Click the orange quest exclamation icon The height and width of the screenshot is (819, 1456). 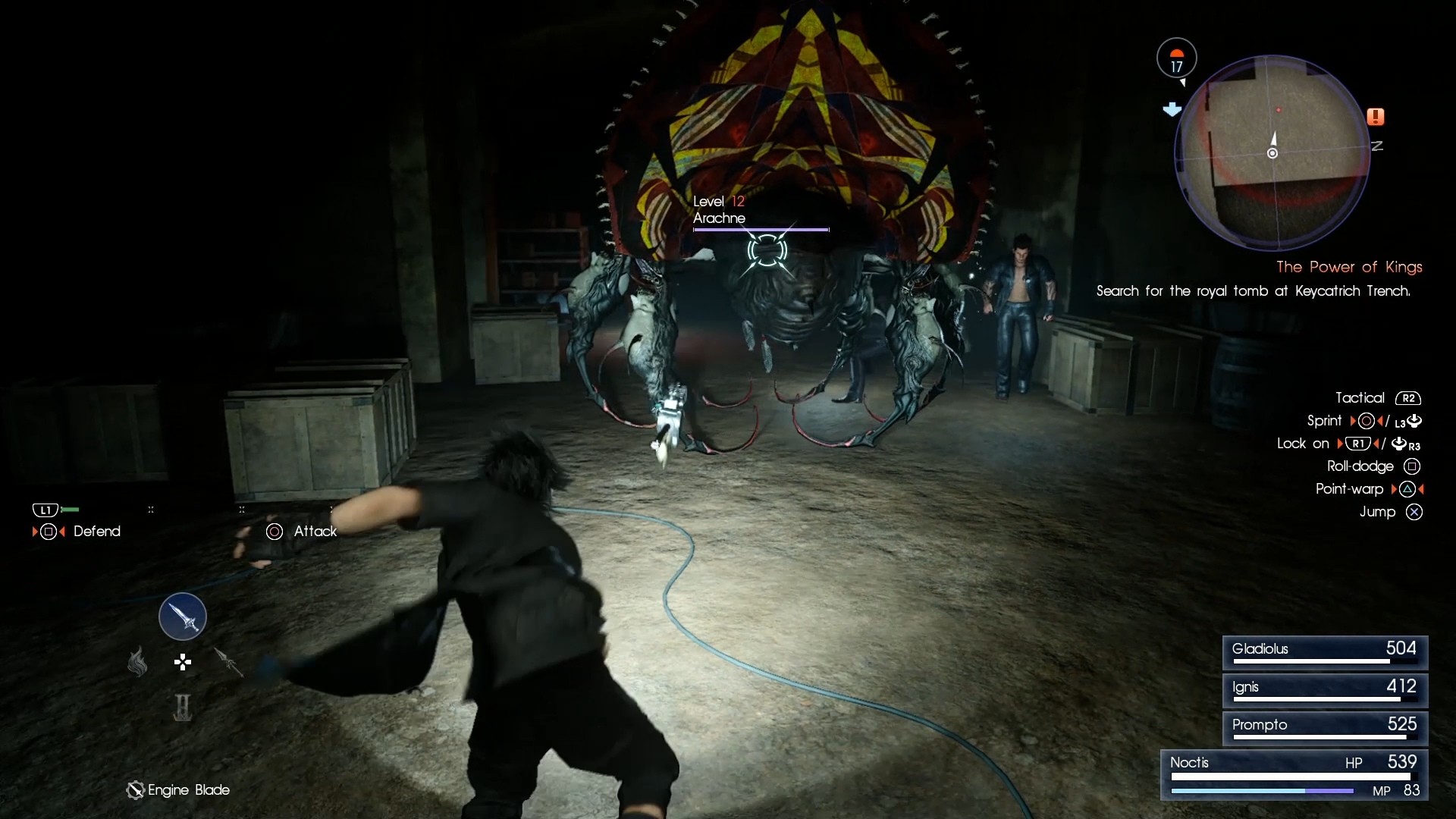(x=1376, y=116)
